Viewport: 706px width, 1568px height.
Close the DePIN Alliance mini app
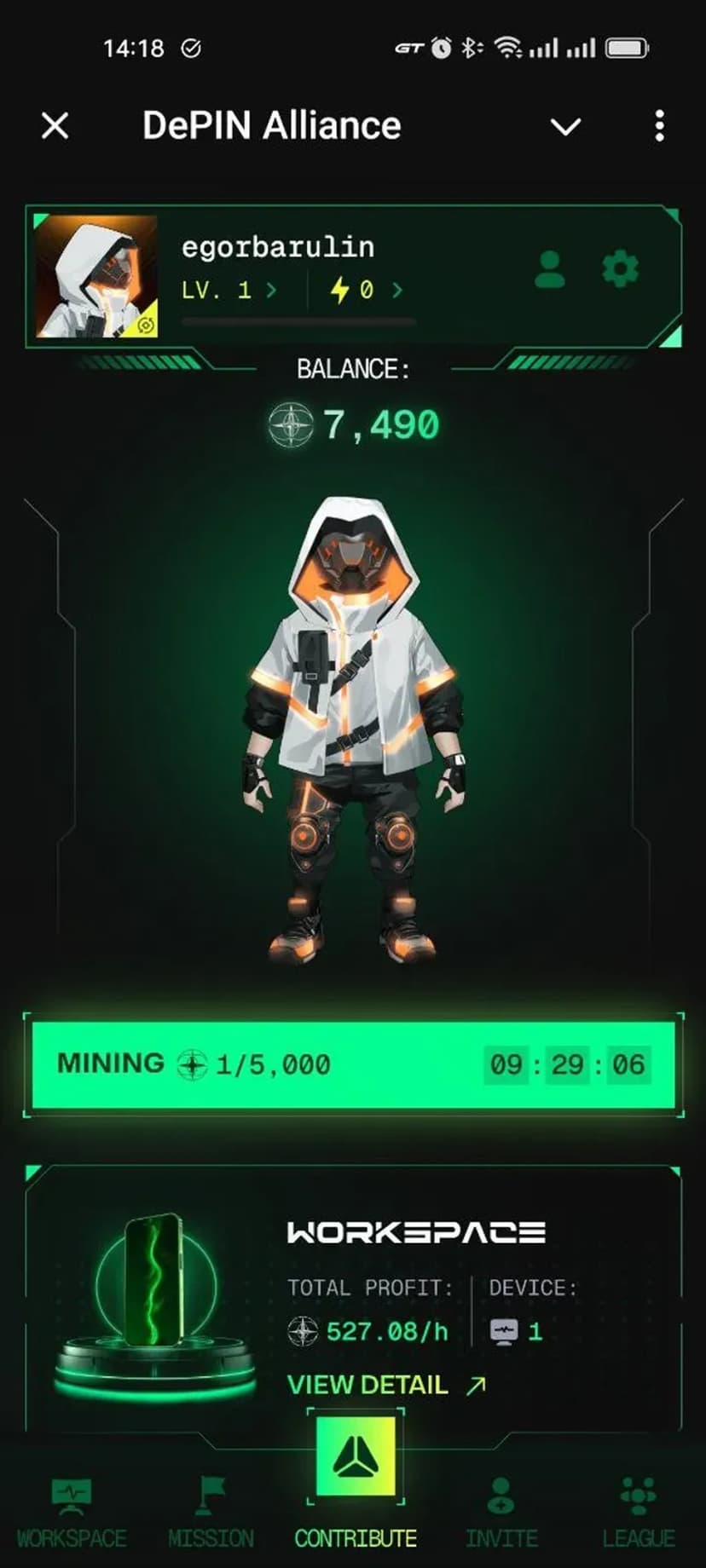[55, 126]
